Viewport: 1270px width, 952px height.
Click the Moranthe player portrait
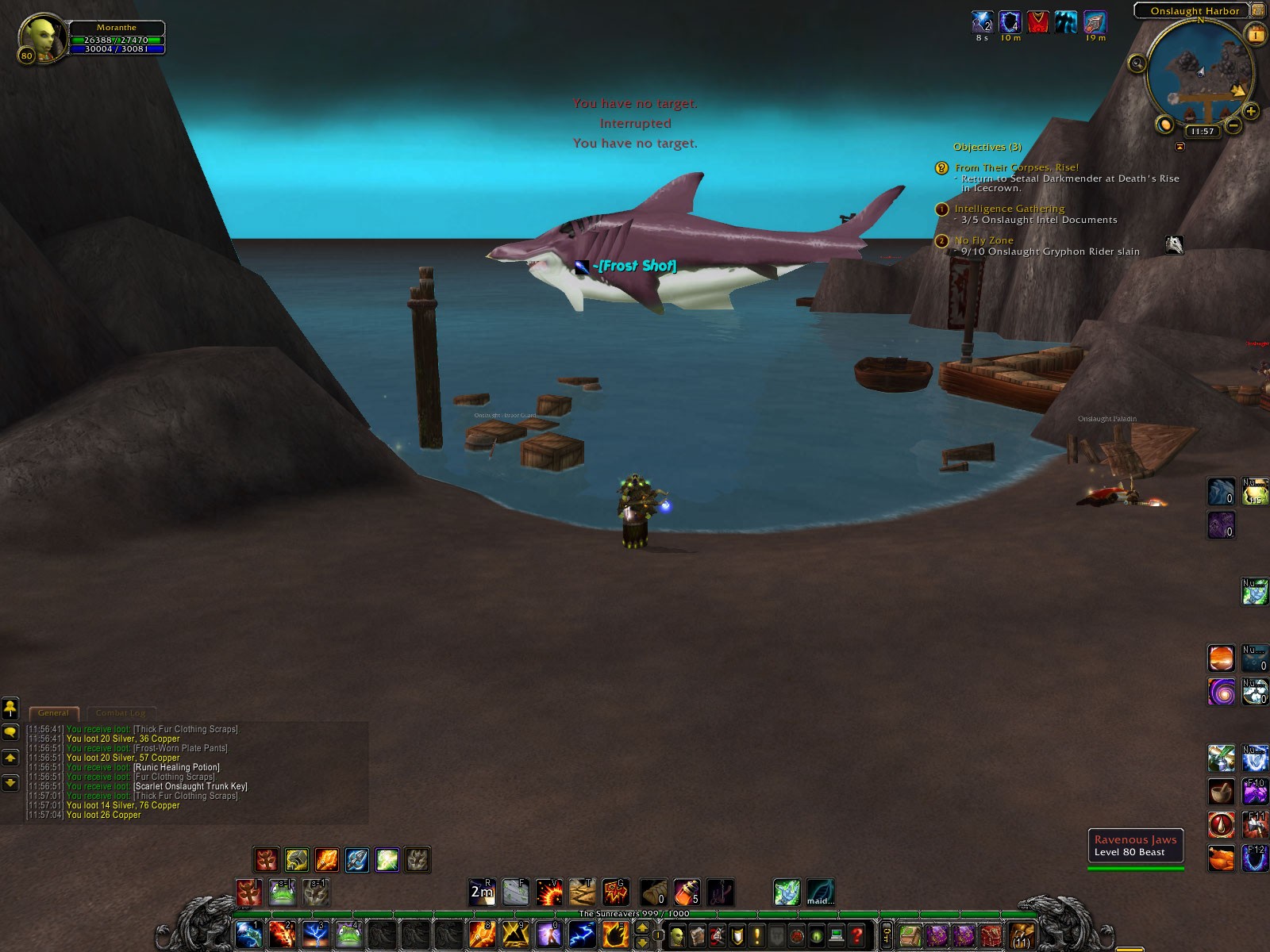click(x=40, y=37)
